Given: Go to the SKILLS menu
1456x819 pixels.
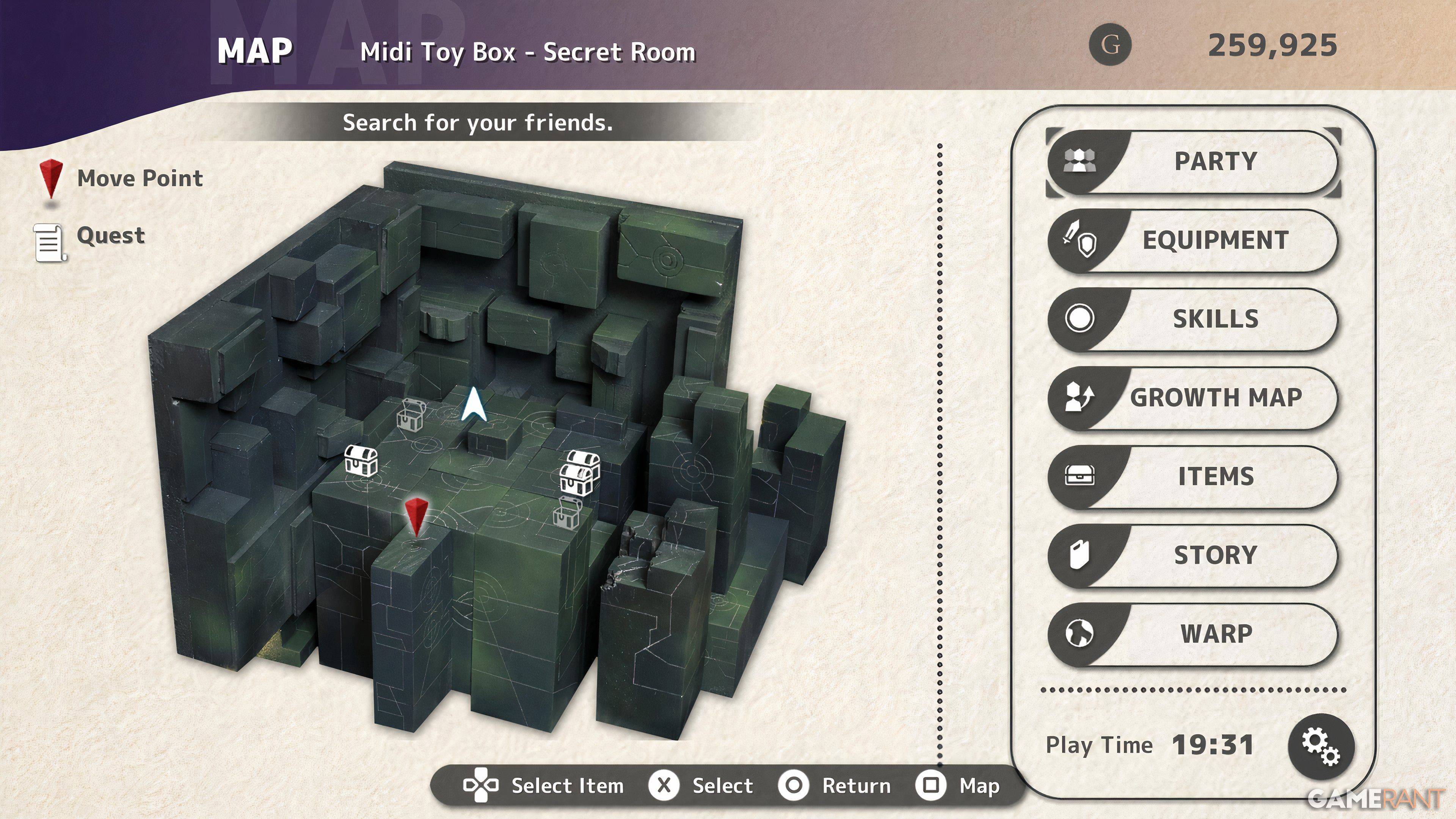Looking at the screenshot, I should pos(1192,319).
